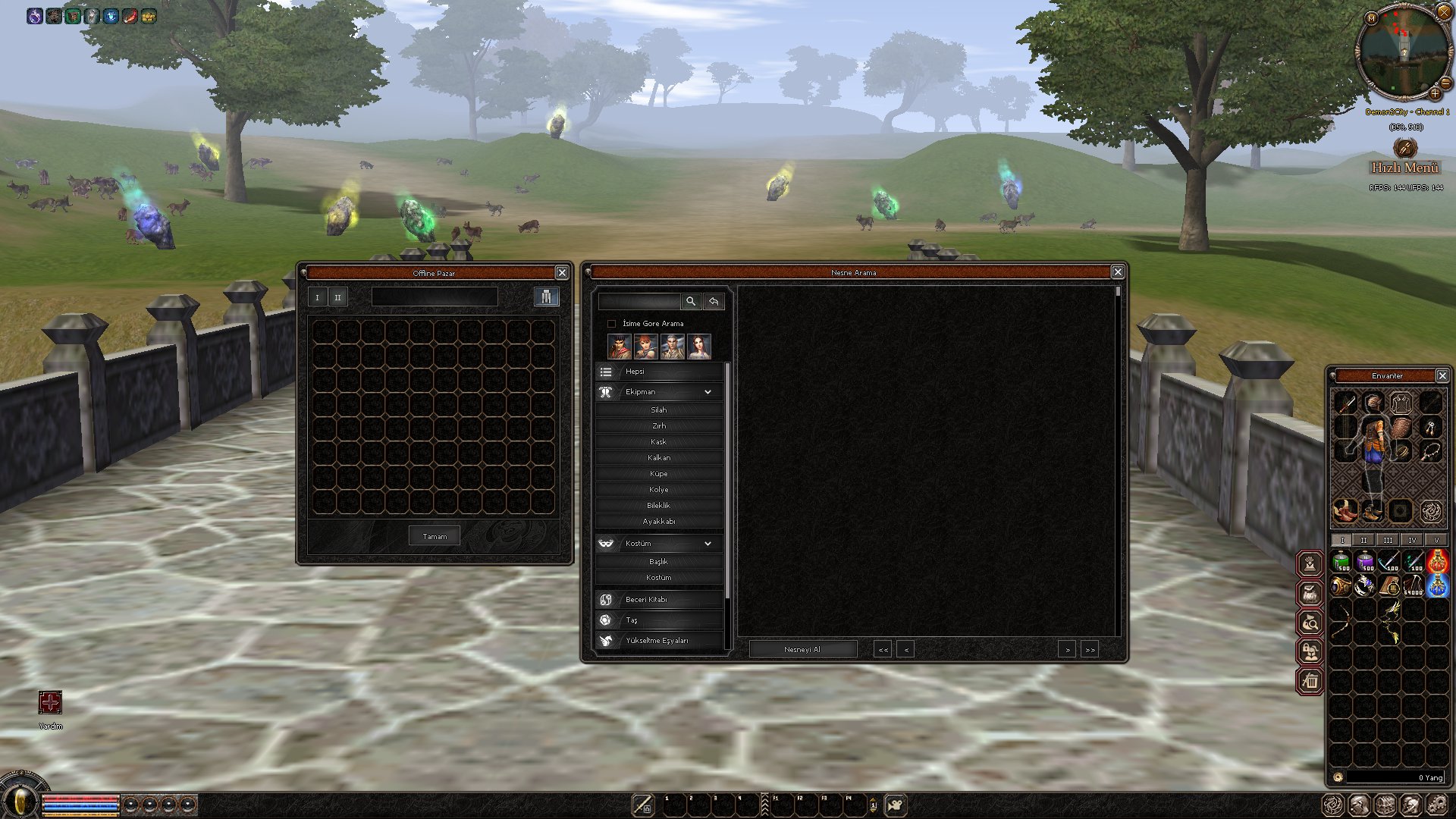Choose the Kalkan subcategory
This screenshot has width=1456, height=819.
pos(658,458)
